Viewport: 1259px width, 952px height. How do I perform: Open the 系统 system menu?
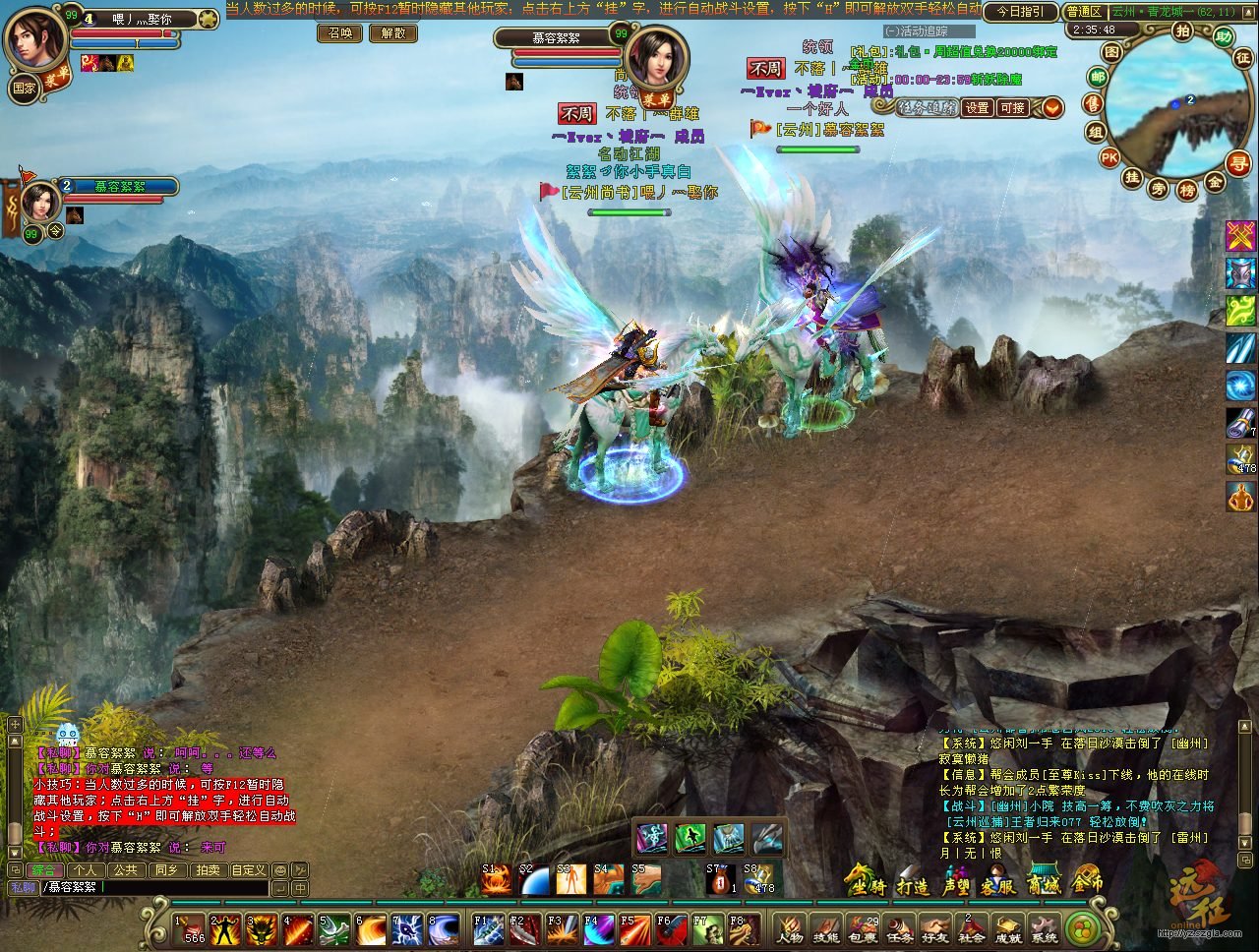[x=1044, y=928]
